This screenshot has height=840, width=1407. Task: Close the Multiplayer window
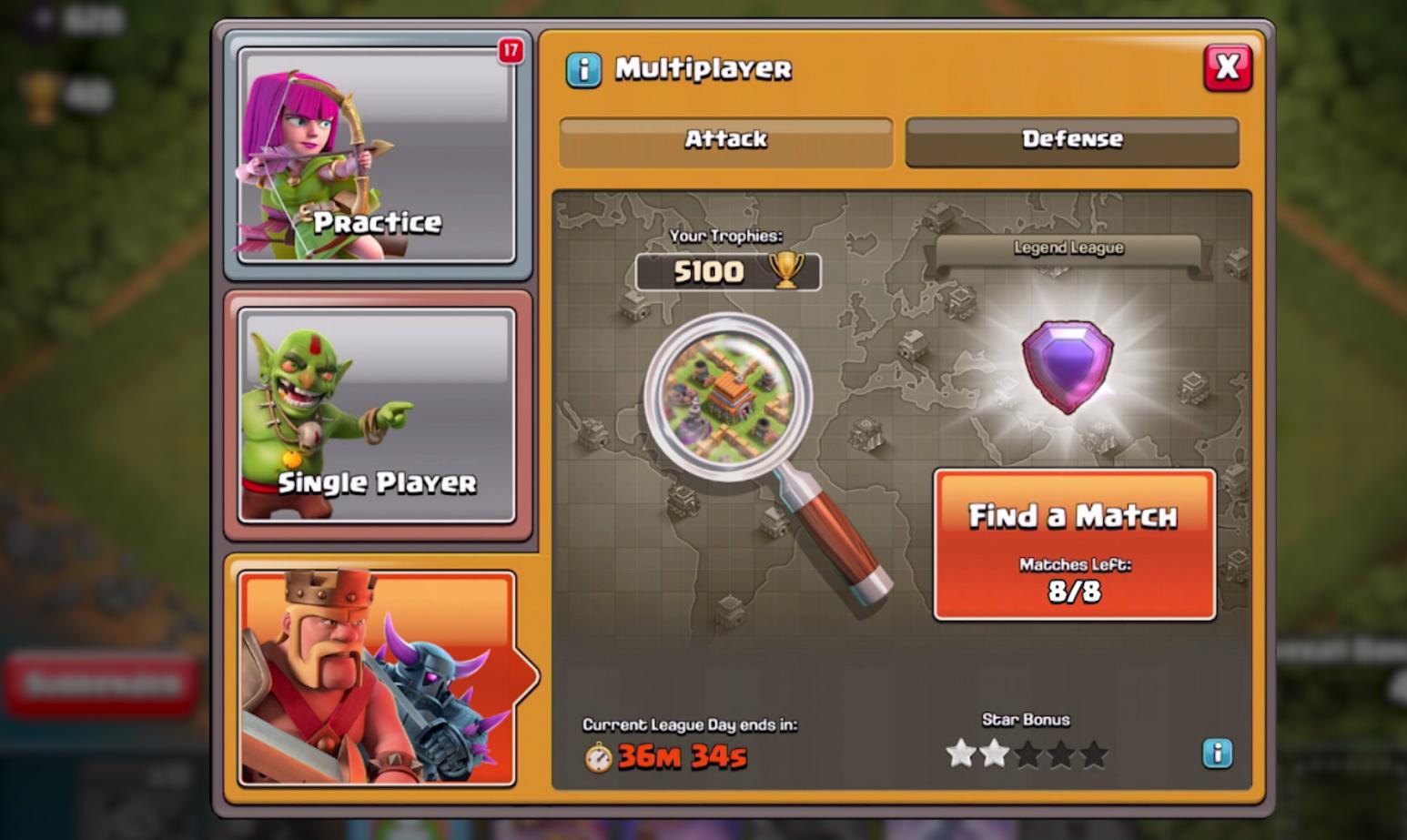(x=1227, y=67)
